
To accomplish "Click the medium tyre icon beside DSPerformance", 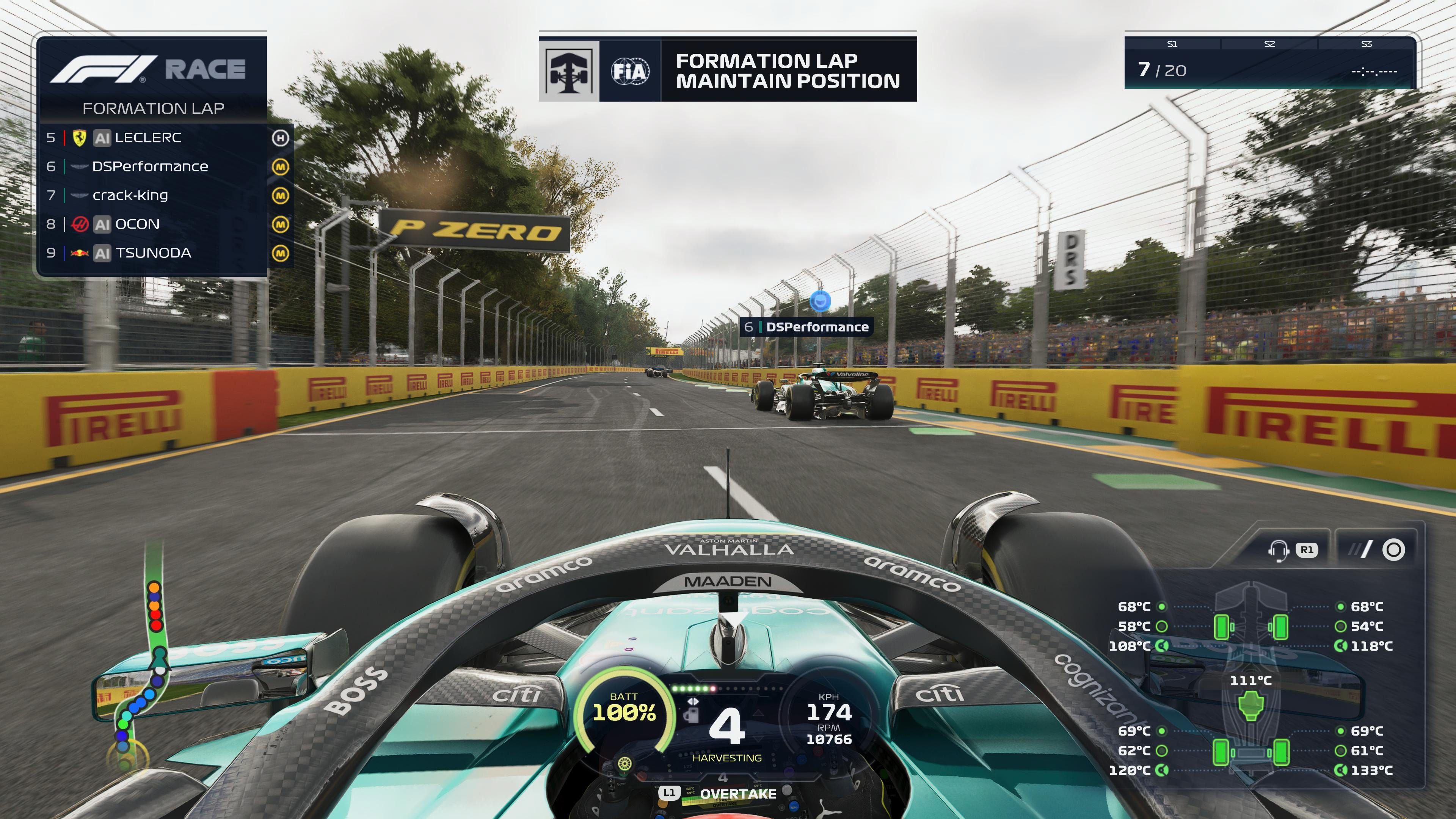I will 281,166.
